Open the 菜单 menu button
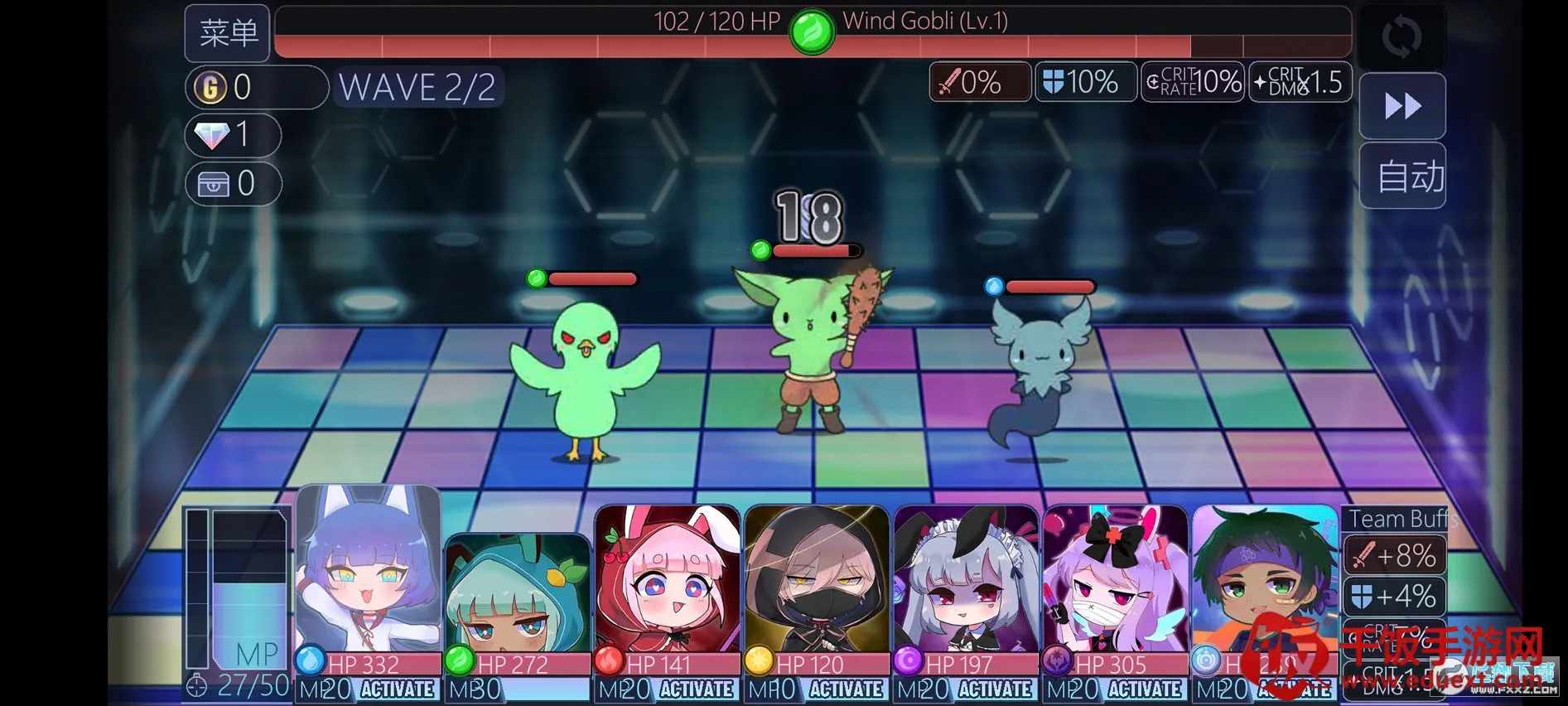 point(227,33)
